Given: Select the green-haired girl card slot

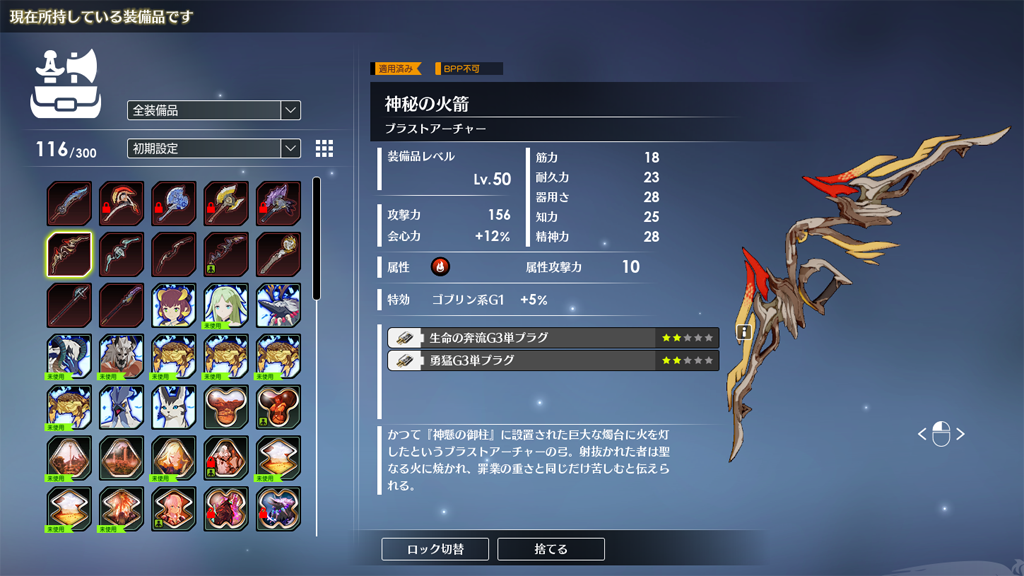Looking at the screenshot, I should click(x=226, y=306).
